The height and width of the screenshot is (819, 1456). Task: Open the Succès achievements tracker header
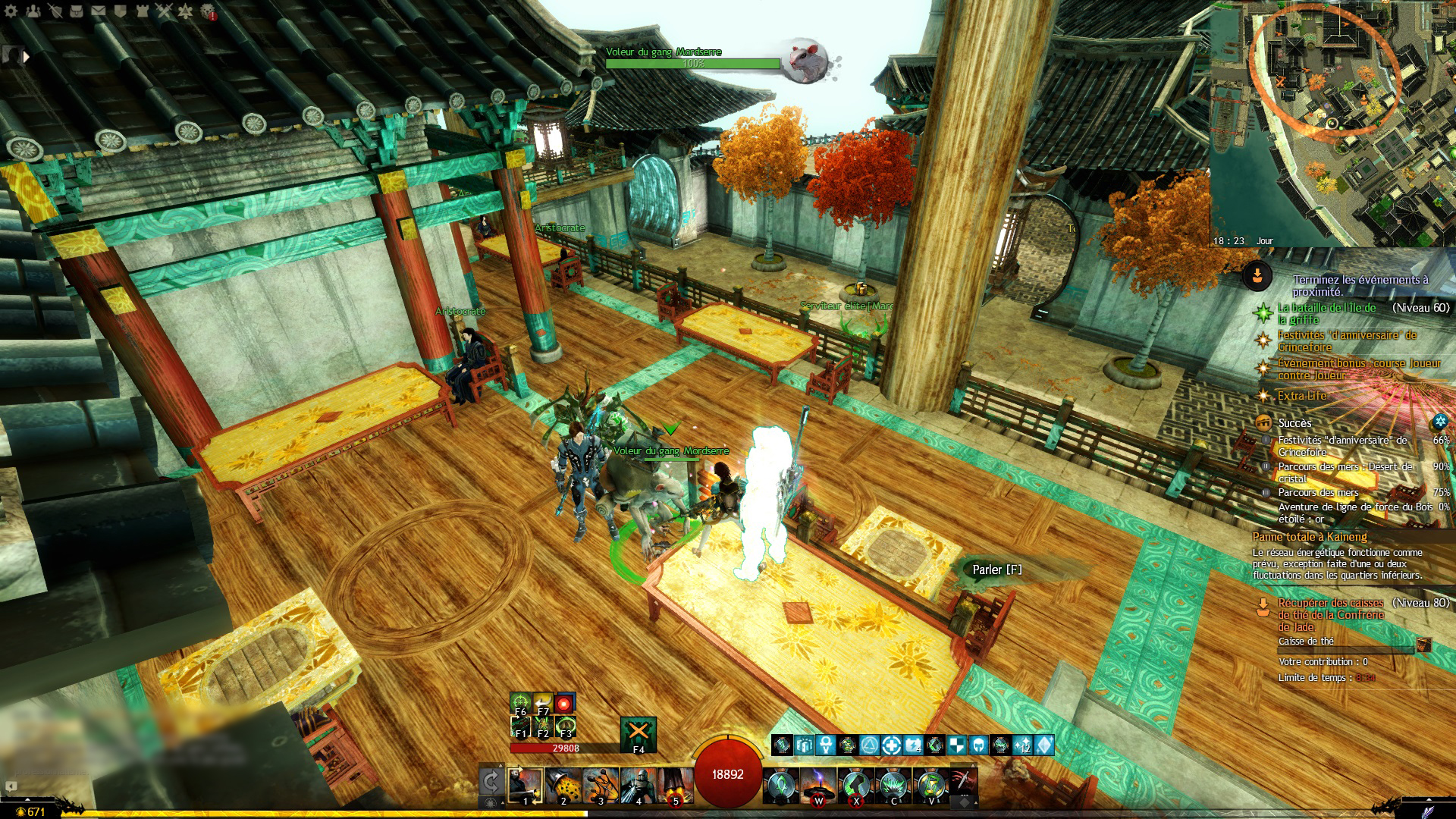(1294, 423)
